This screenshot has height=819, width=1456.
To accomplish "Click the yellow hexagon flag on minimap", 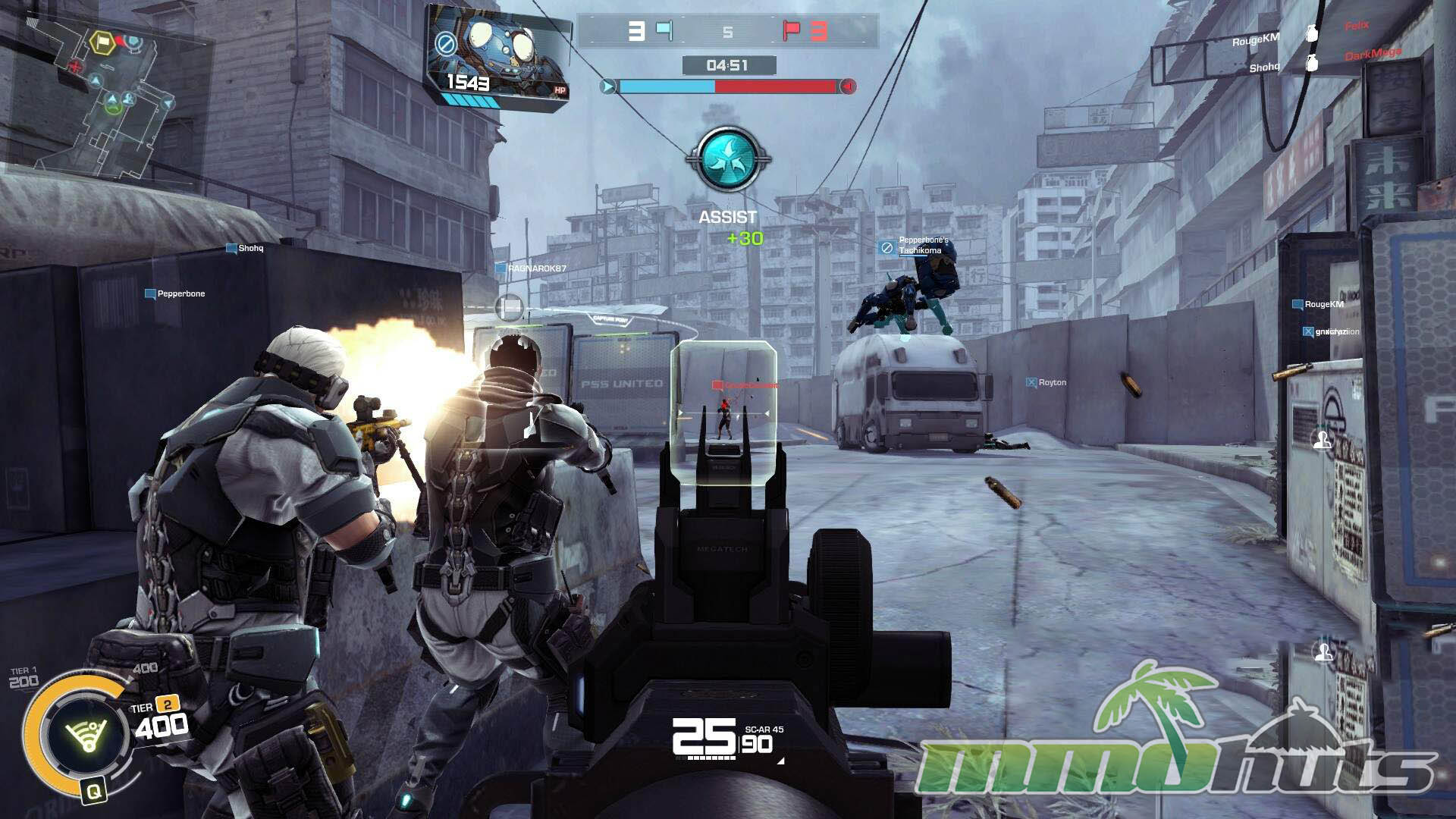I will click(x=102, y=41).
